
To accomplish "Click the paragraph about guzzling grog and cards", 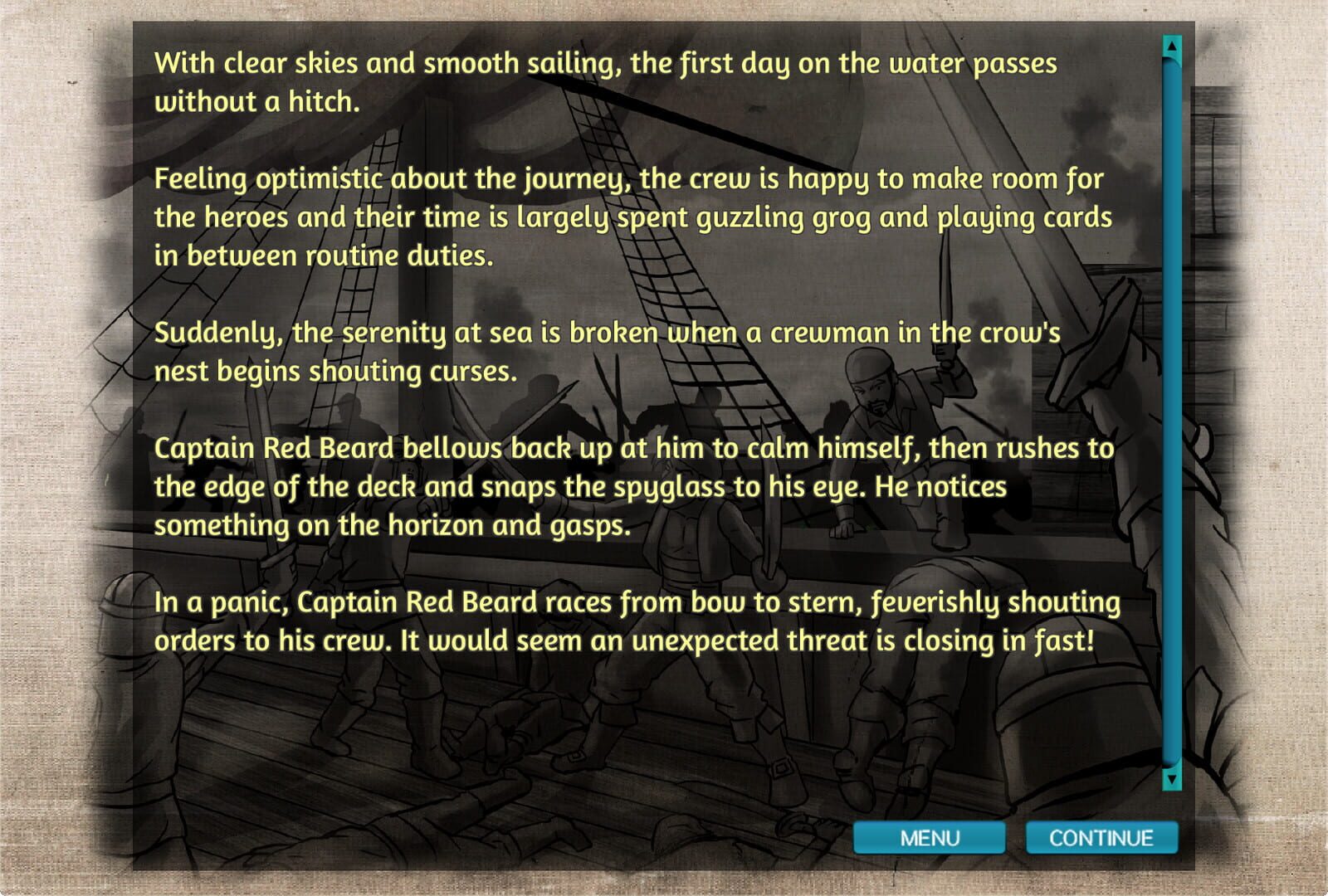I will 631,216.
